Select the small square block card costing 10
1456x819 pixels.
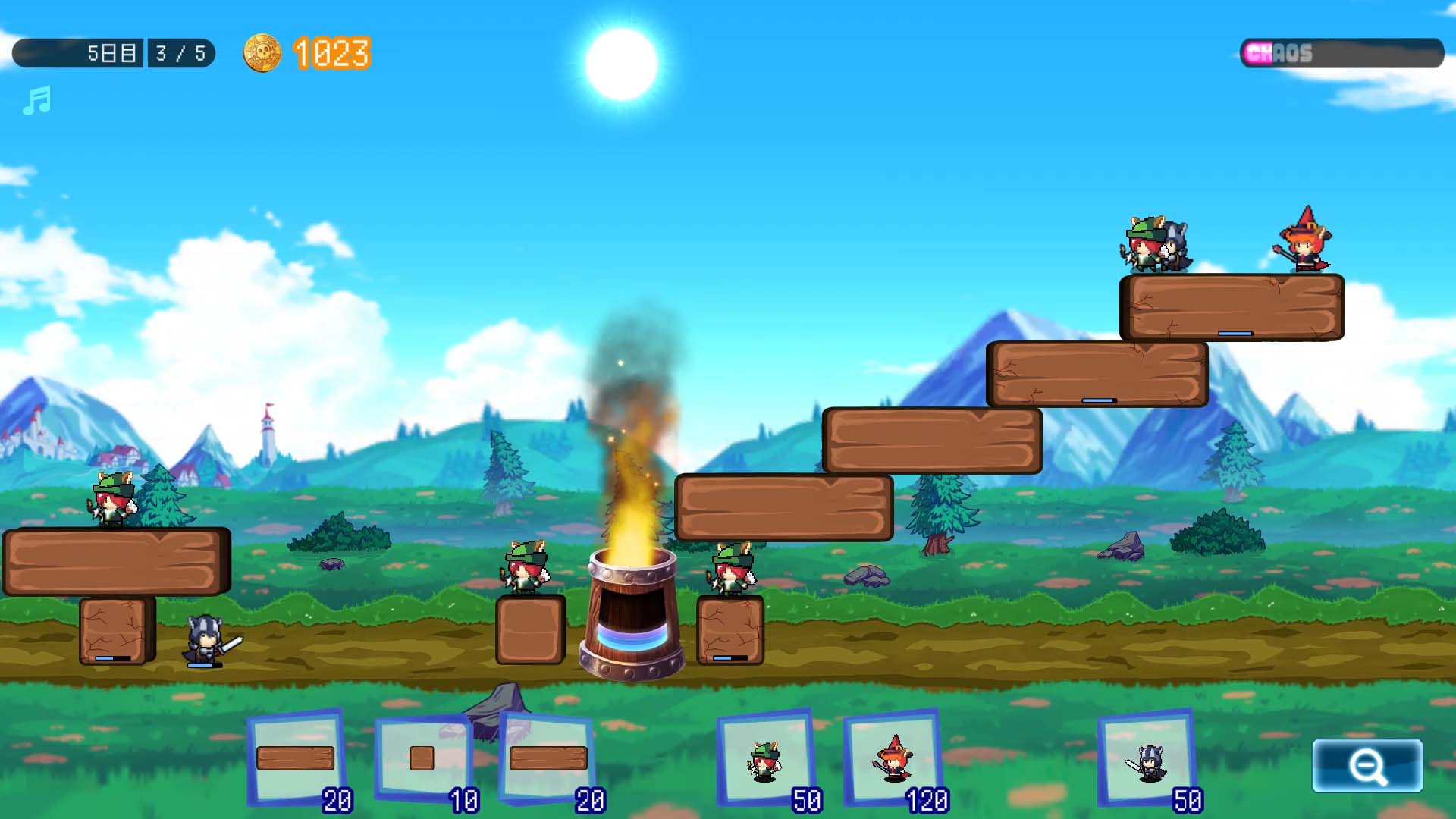click(x=424, y=759)
